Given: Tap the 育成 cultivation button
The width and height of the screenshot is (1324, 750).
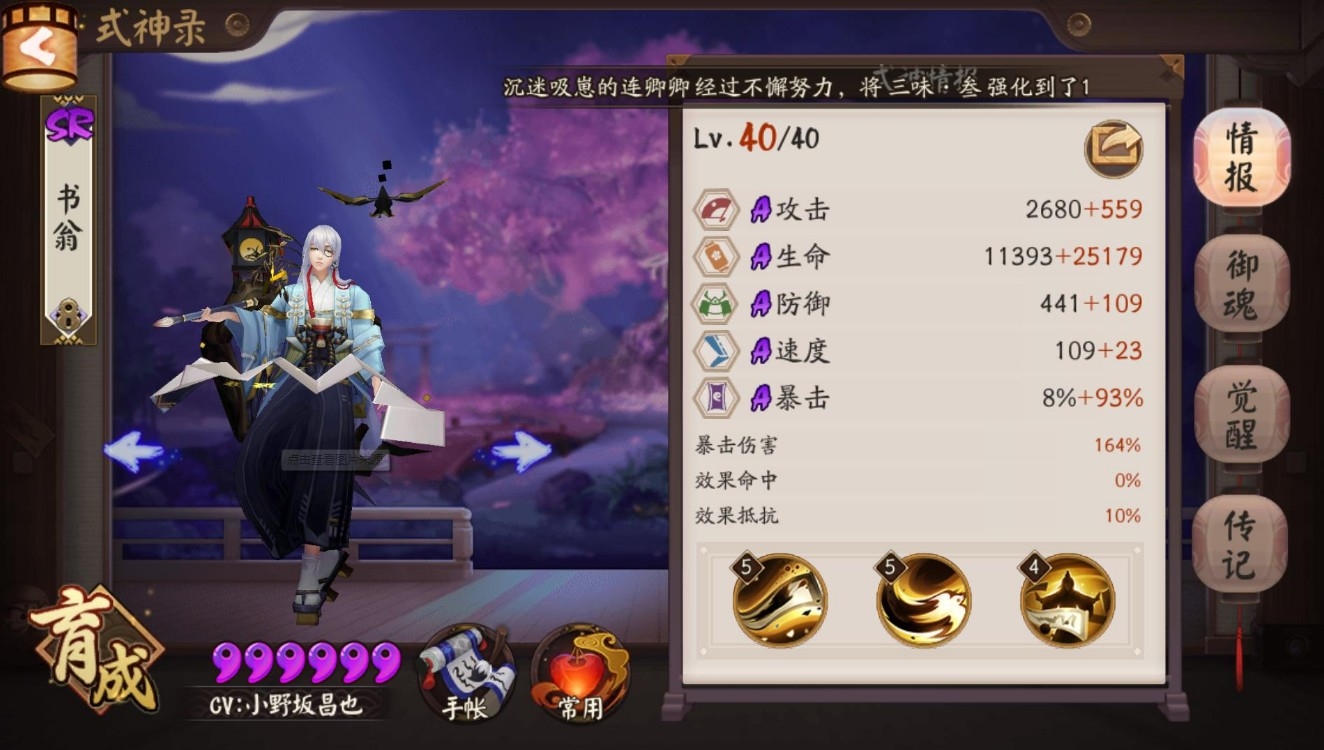Looking at the screenshot, I should coord(95,652).
